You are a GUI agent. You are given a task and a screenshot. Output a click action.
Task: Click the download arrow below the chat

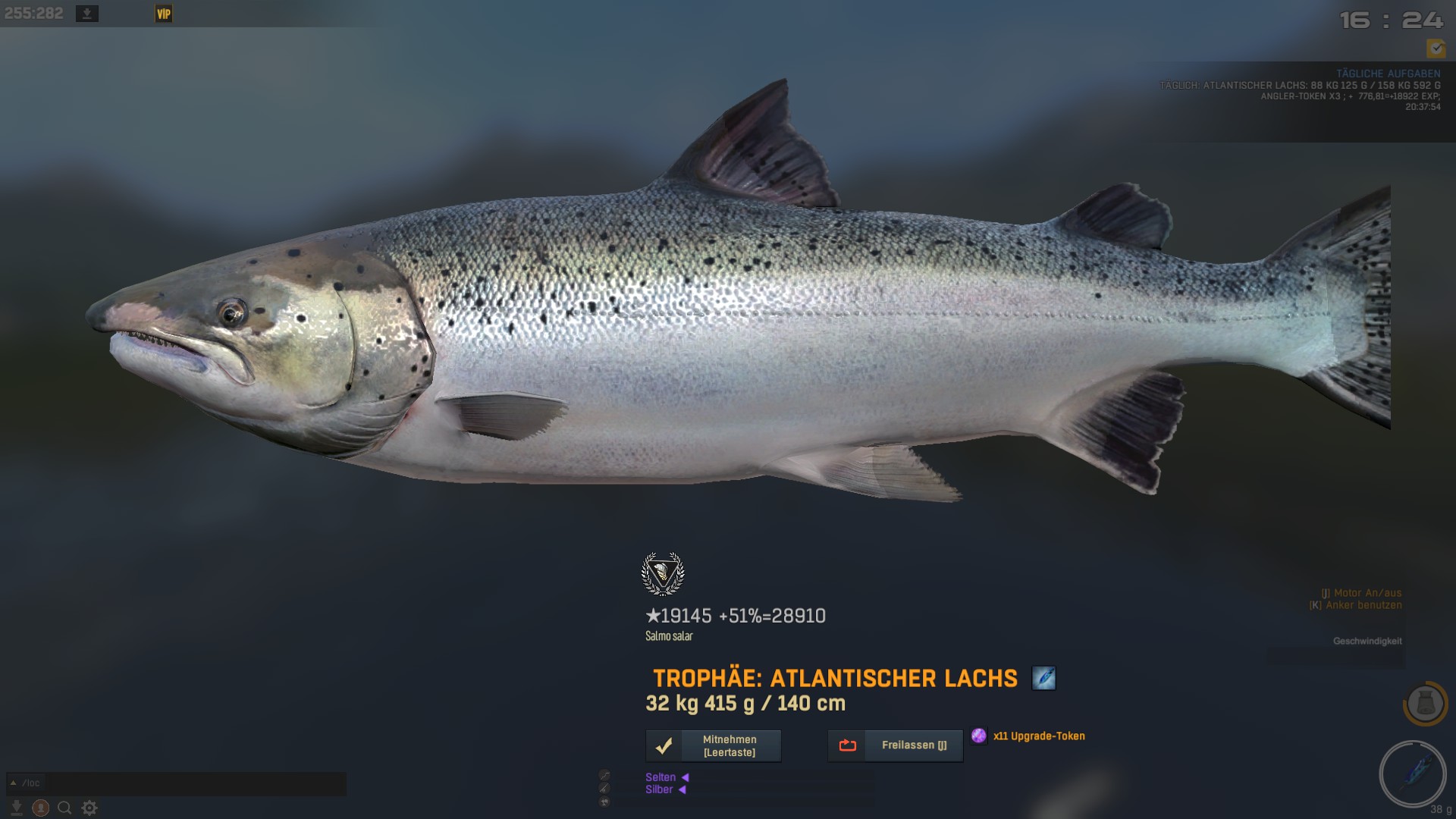(16, 808)
